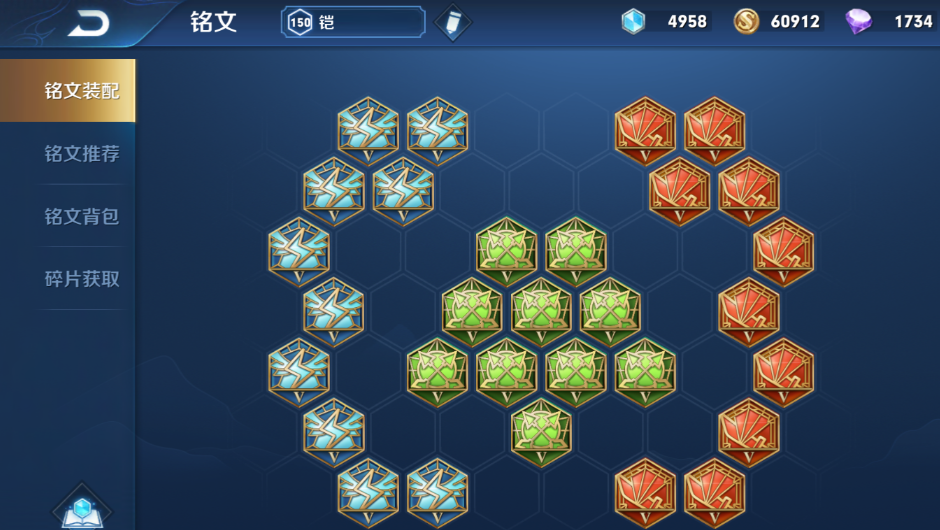Switch to the 铭文装配 tab
This screenshot has width=940, height=530.
(x=82, y=91)
